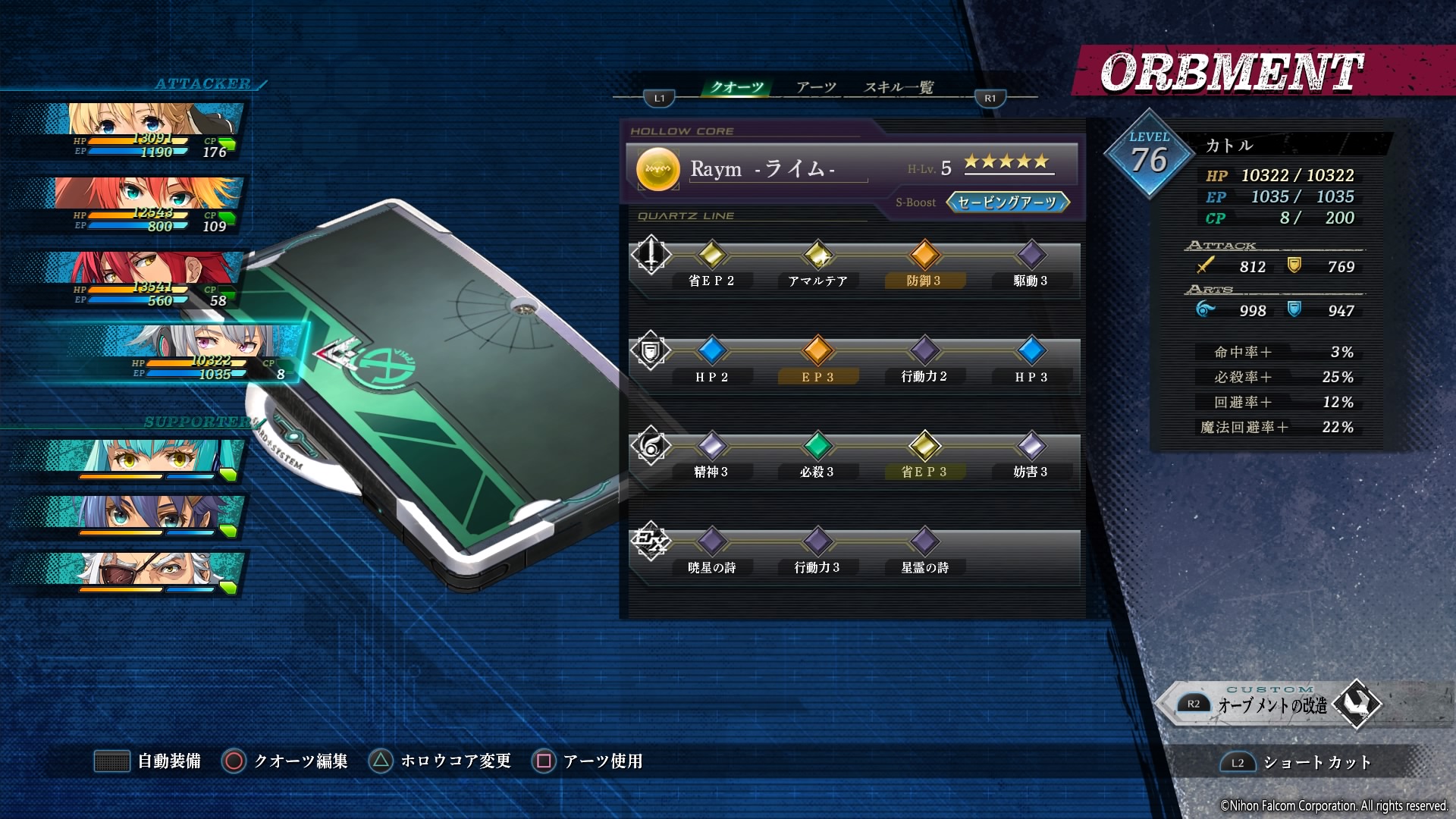Image resolution: width=1456 pixels, height=819 pixels.
Task: Select the クオーツ tab
Action: [x=736, y=87]
